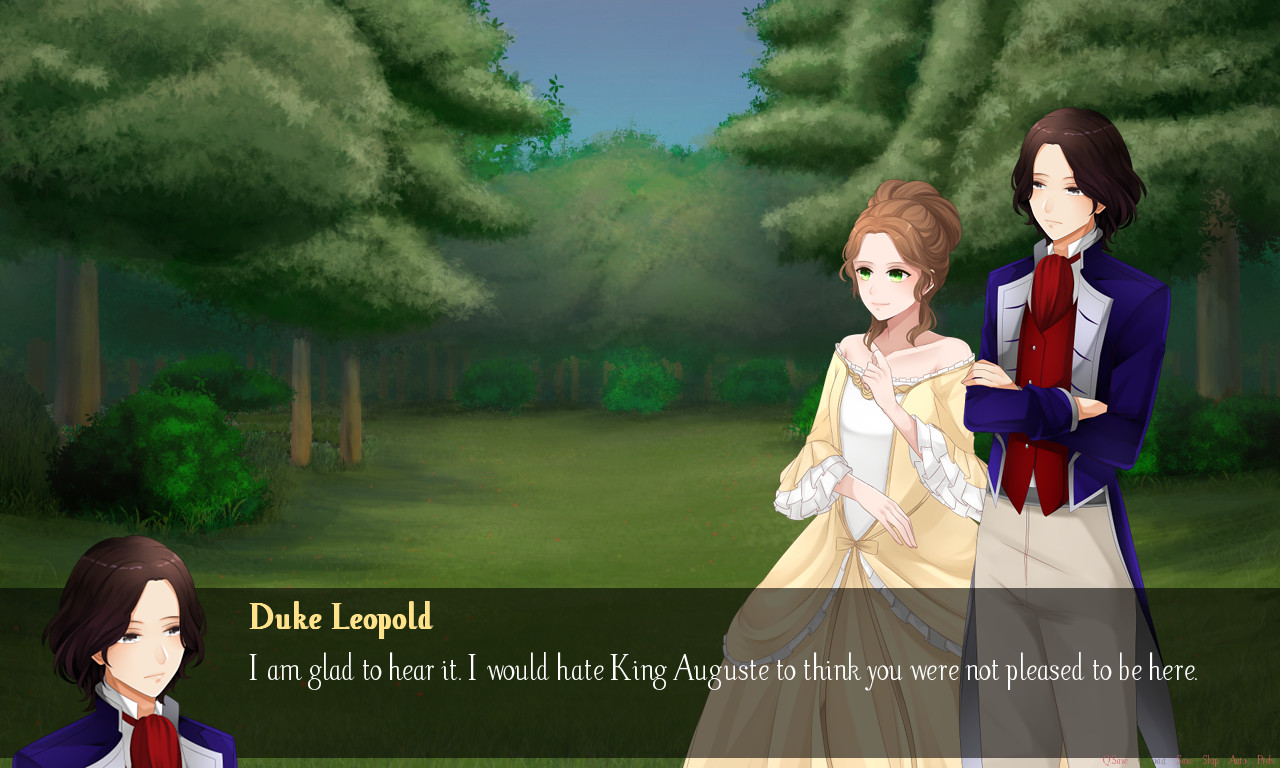Open the Prefs settings screen
This screenshot has width=1280, height=768.
point(1265,760)
